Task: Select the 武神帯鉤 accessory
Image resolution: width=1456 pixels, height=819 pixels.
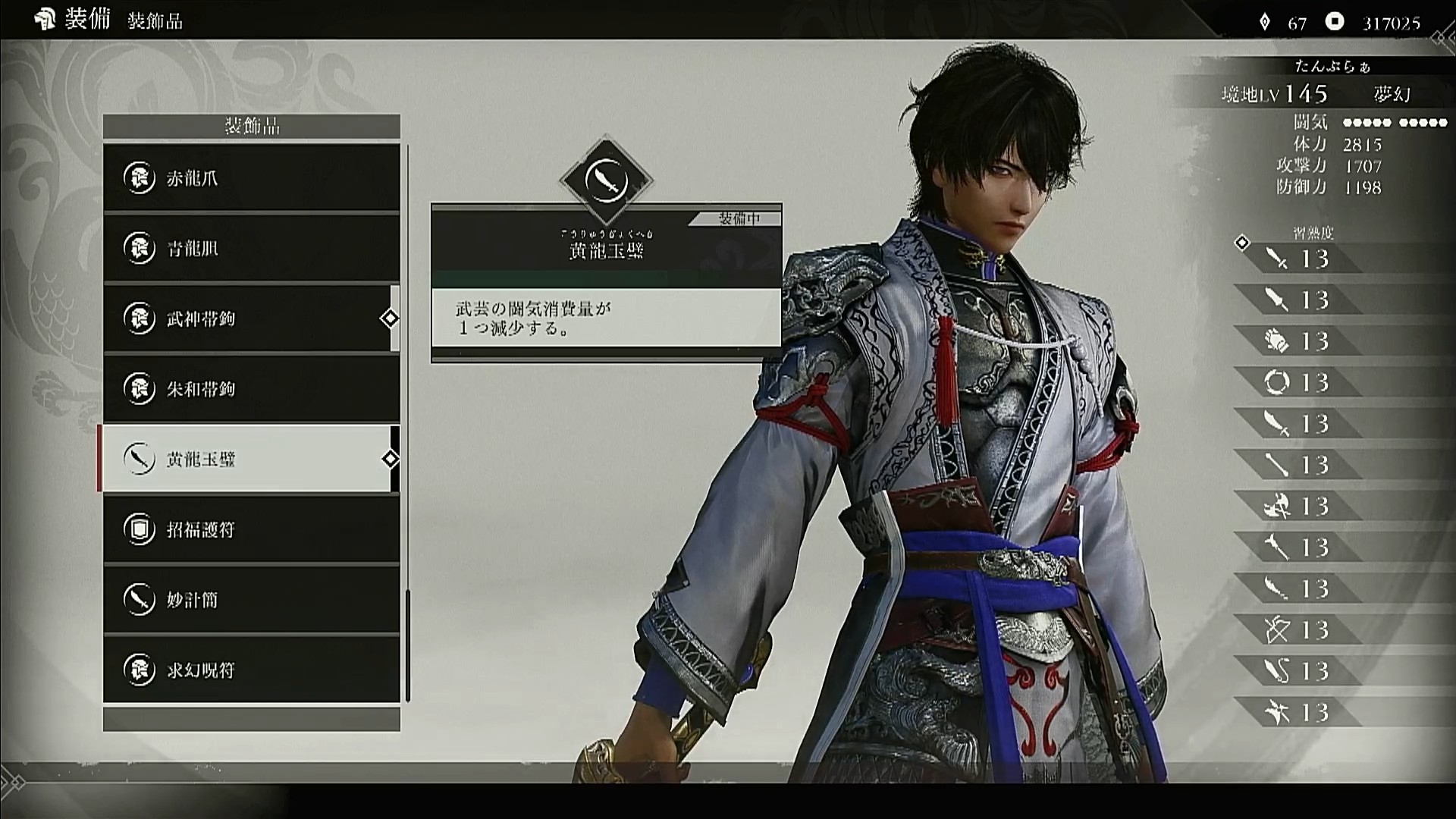Action: (251, 318)
